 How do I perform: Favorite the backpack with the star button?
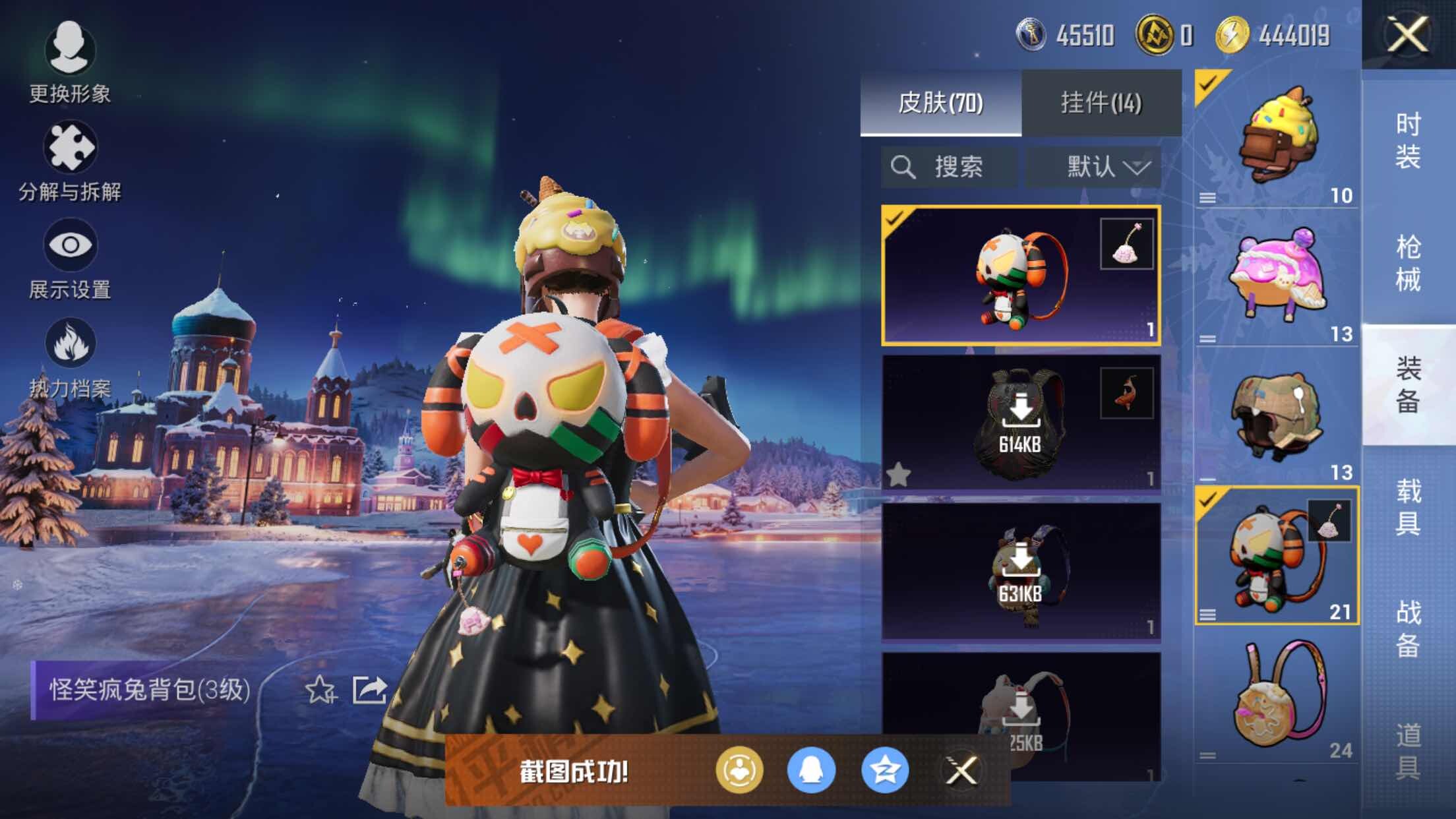[x=320, y=690]
